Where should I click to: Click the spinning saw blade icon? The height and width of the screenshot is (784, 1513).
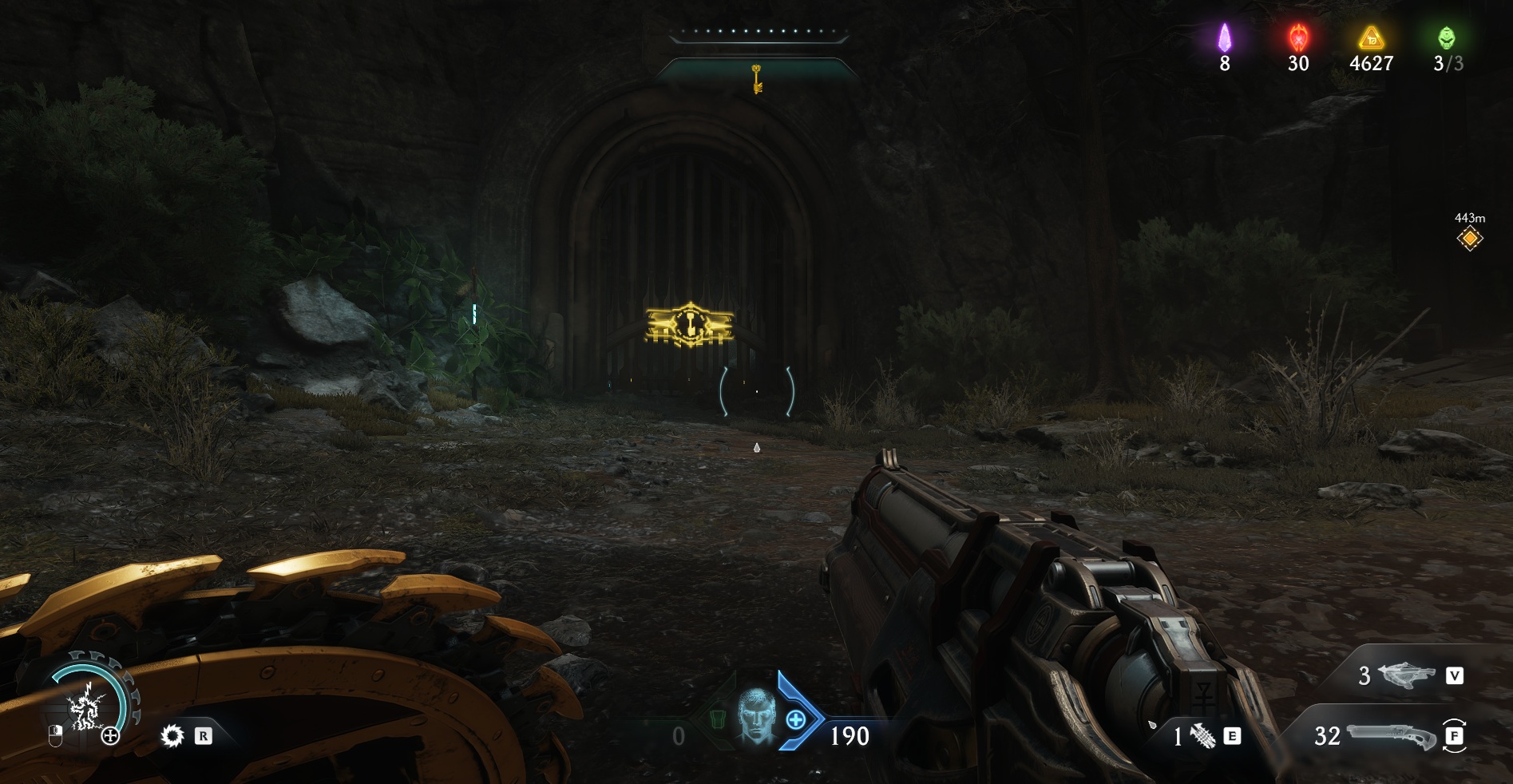172,735
